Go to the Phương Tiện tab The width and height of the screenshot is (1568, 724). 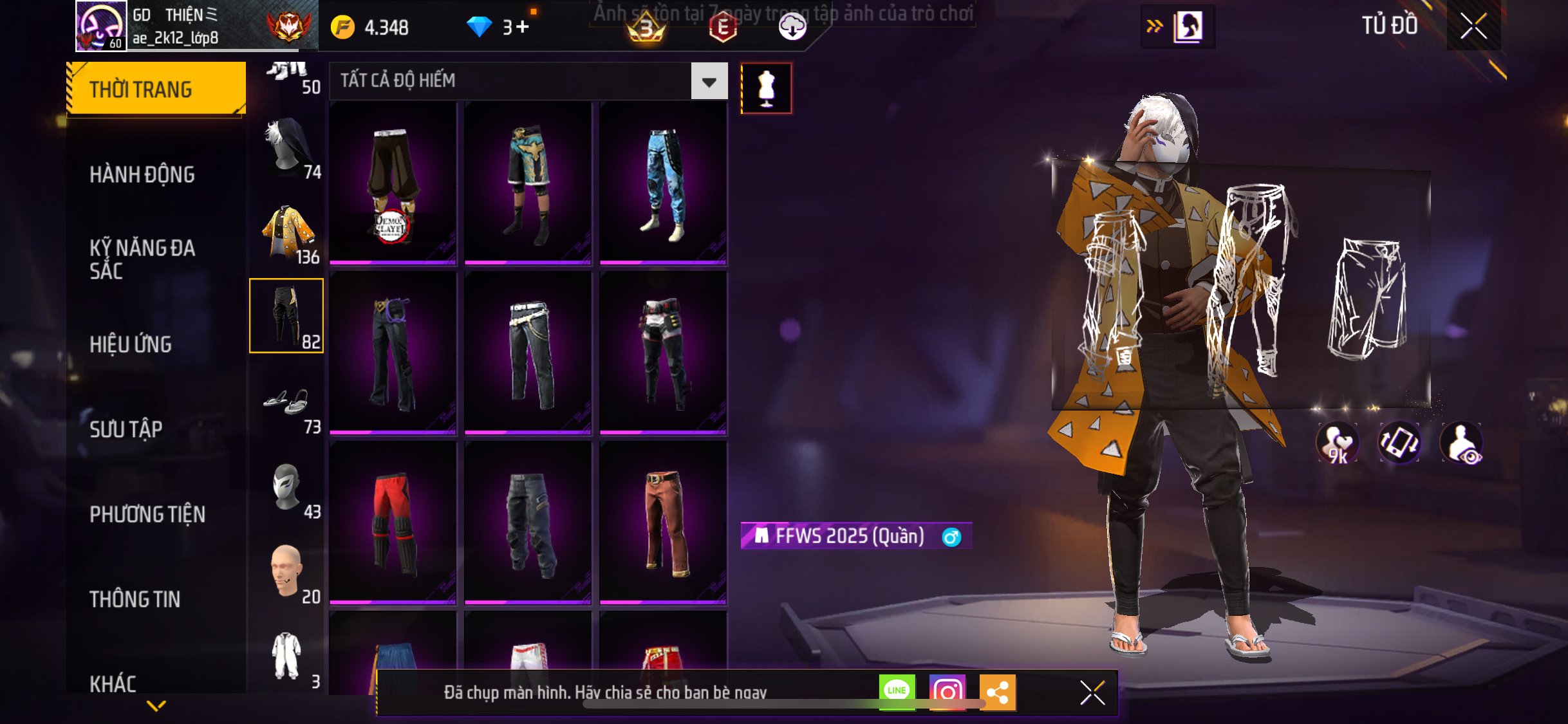[147, 514]
